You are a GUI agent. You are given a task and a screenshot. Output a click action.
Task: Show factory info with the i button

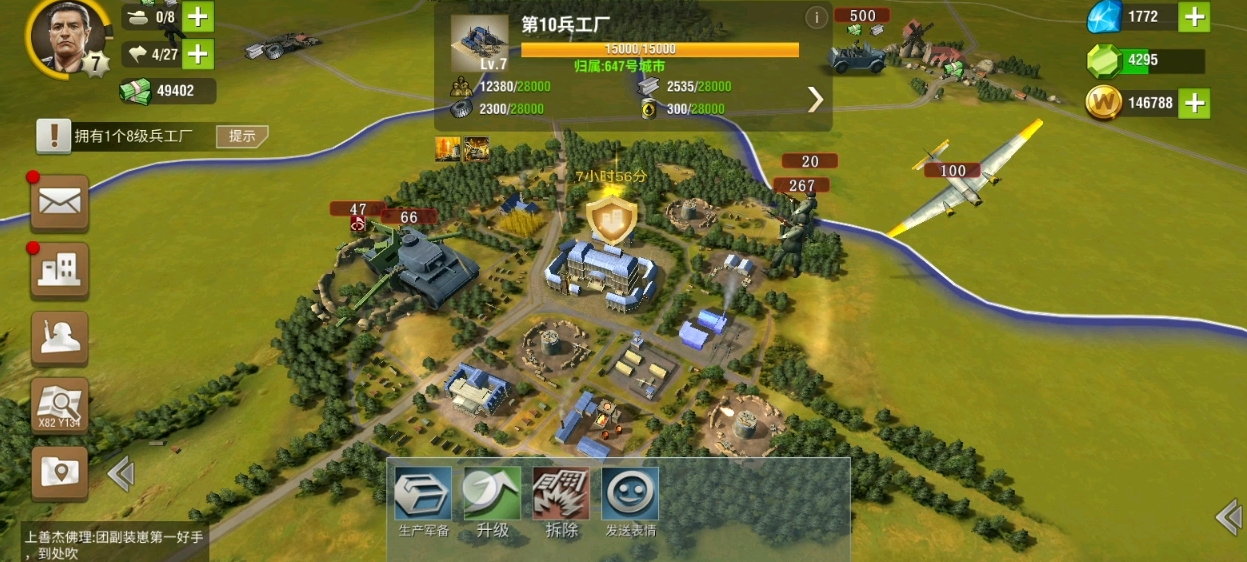coord(816,17)
